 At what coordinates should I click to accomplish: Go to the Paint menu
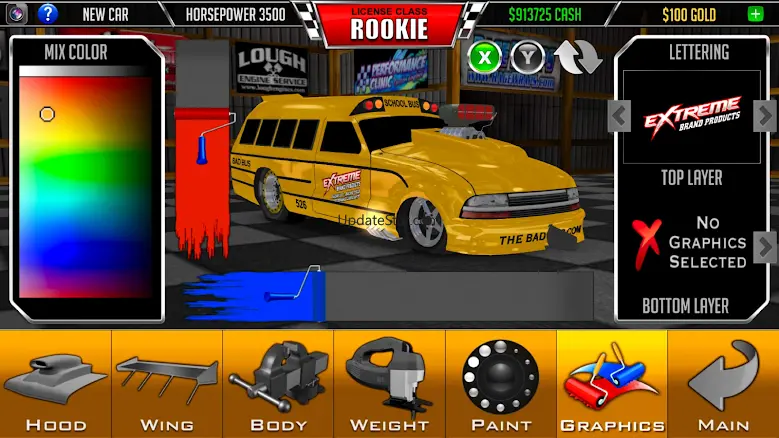(500, 384)
